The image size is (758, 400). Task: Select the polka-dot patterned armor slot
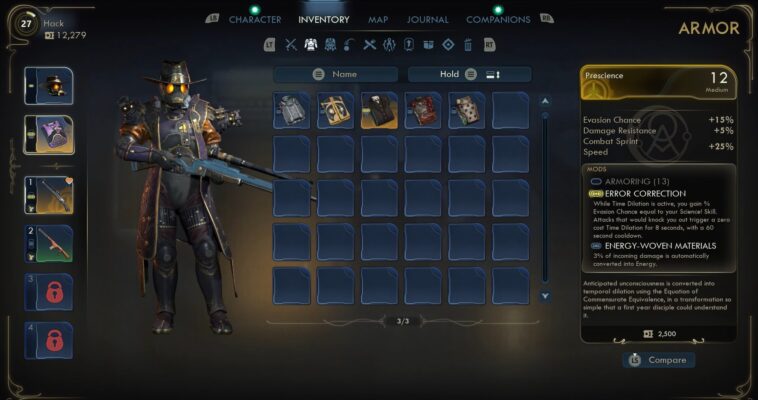[x=466, y=111]
